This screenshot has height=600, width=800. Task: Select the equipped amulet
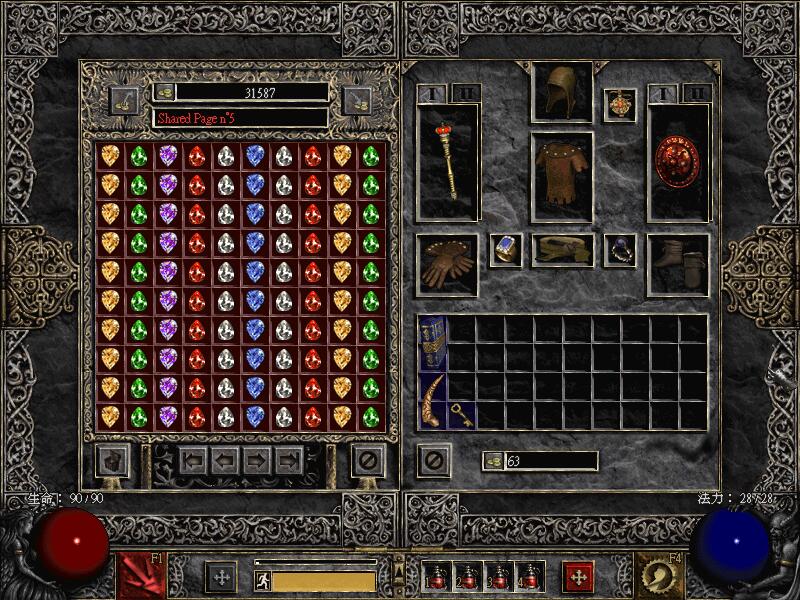coord(620,105)
